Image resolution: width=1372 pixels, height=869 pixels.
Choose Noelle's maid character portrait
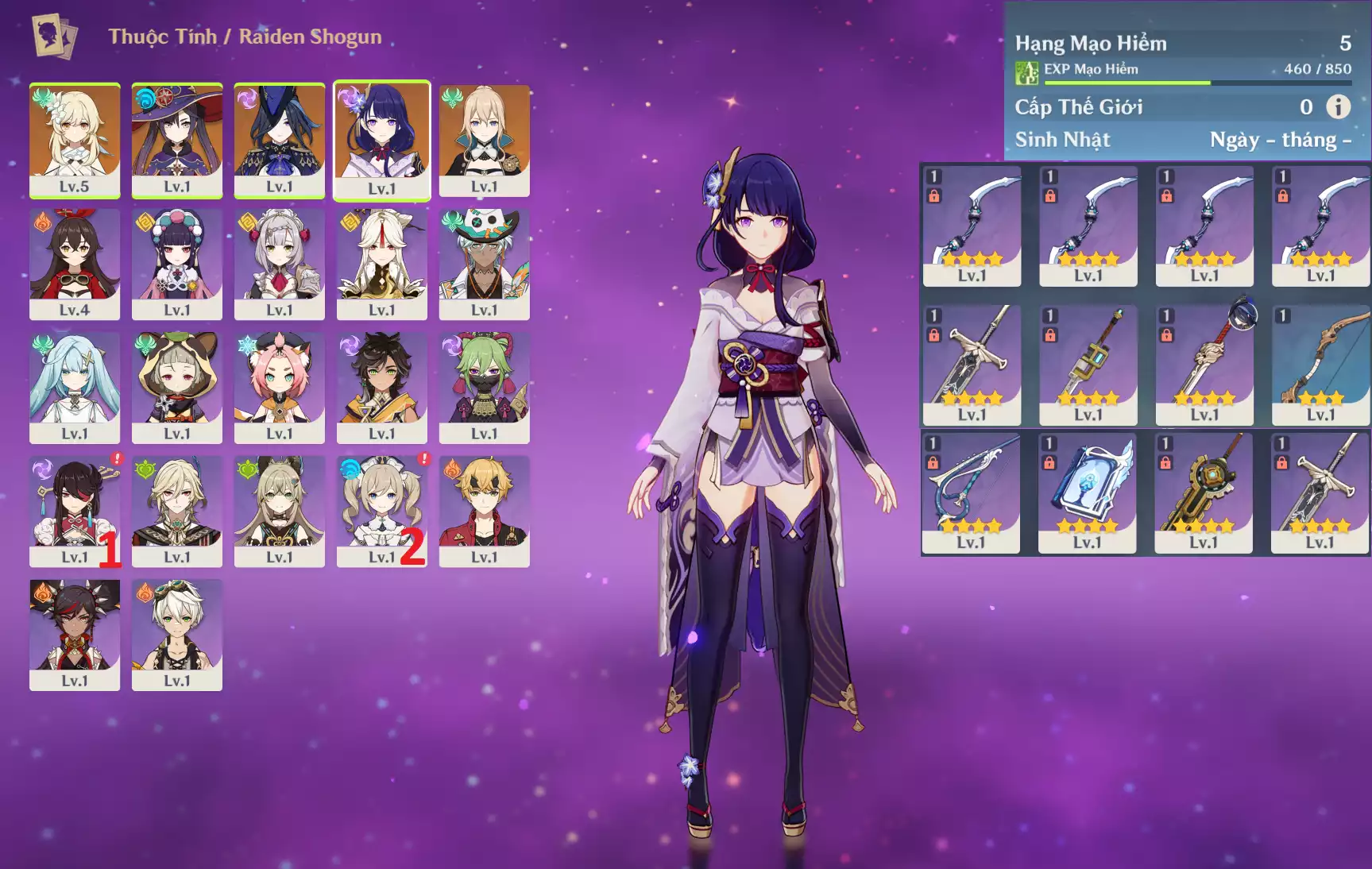coord(280,264)
